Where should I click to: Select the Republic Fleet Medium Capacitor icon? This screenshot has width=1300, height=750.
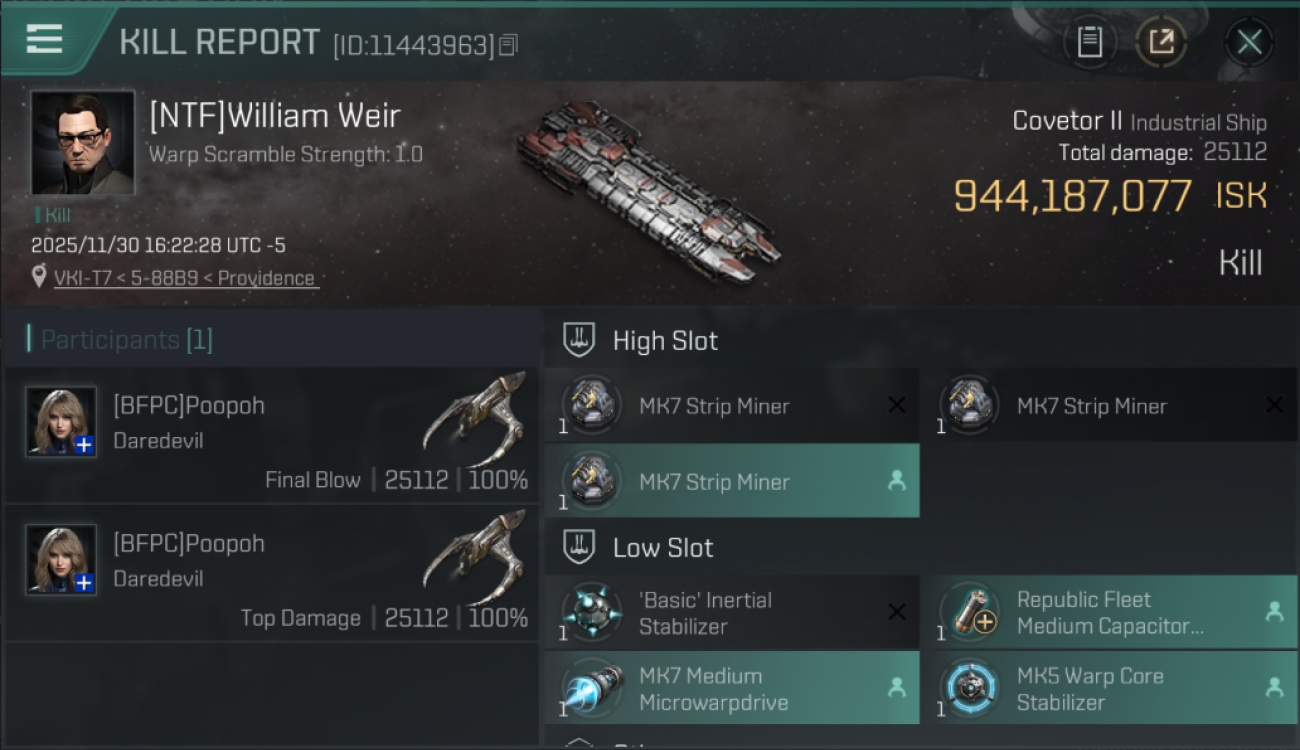coord(968,611)
